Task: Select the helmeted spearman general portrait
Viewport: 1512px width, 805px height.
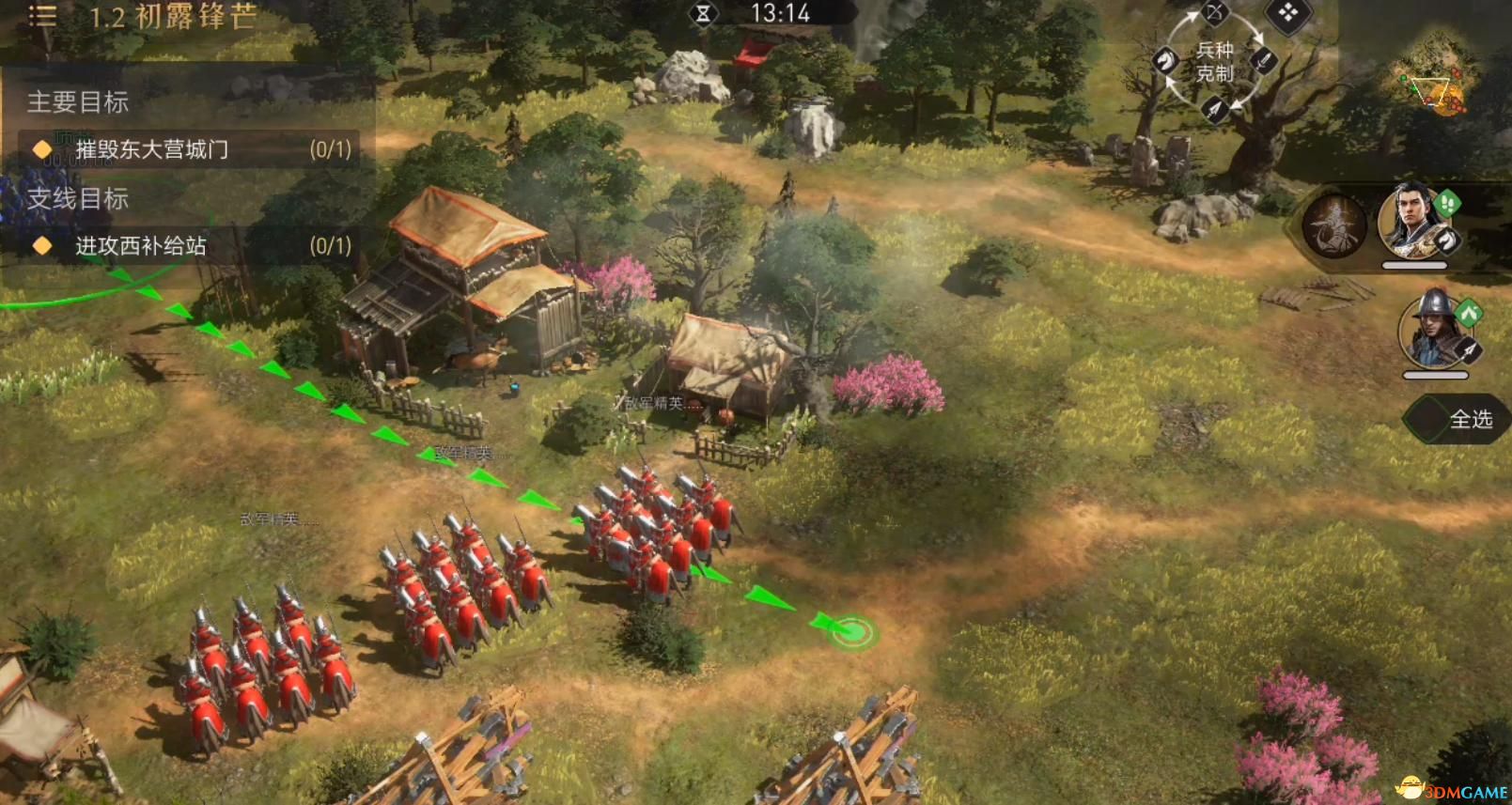Action: pos(1434,331)
